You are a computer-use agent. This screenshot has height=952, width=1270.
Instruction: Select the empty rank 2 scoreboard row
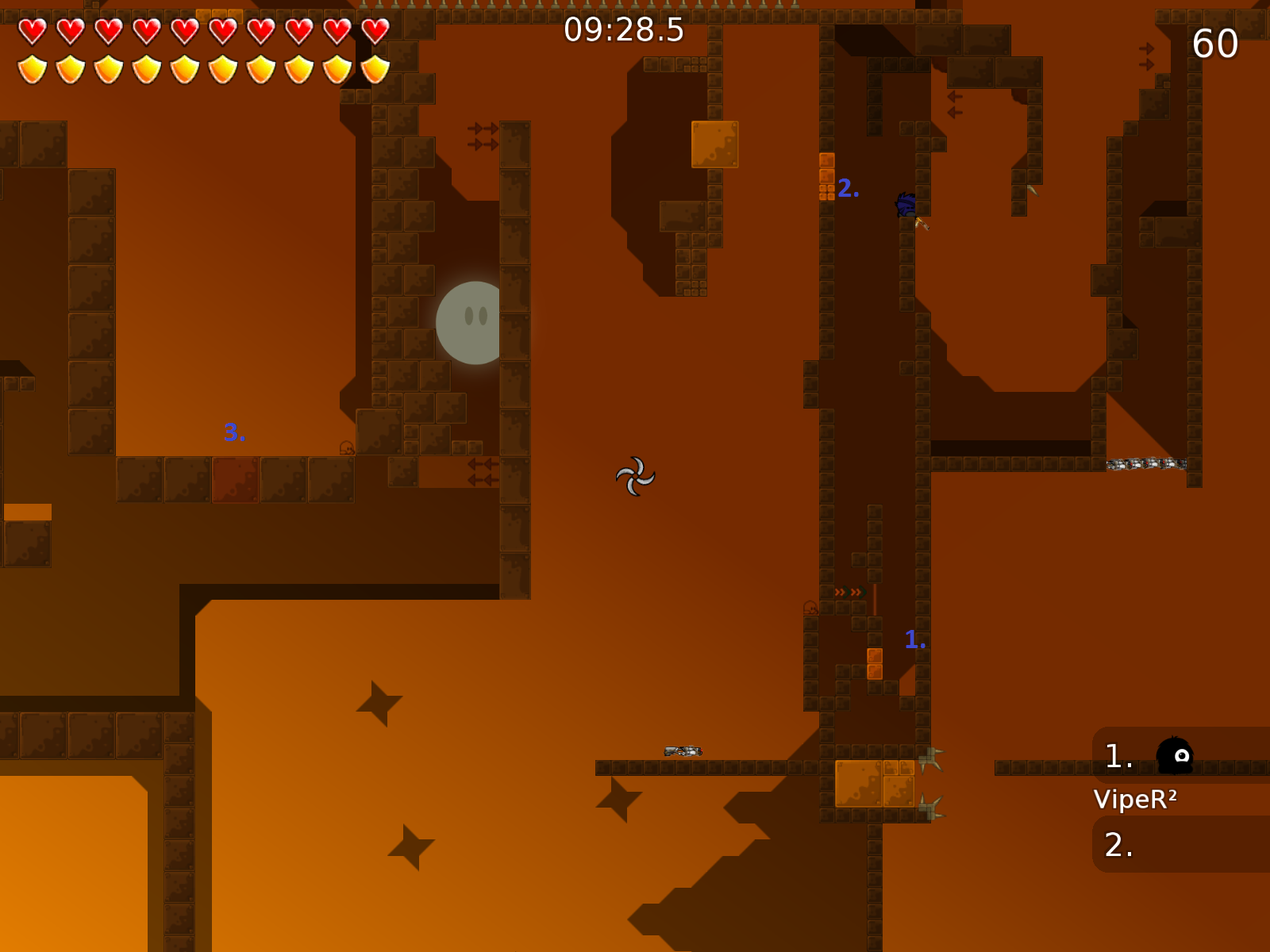[1180, 845]
